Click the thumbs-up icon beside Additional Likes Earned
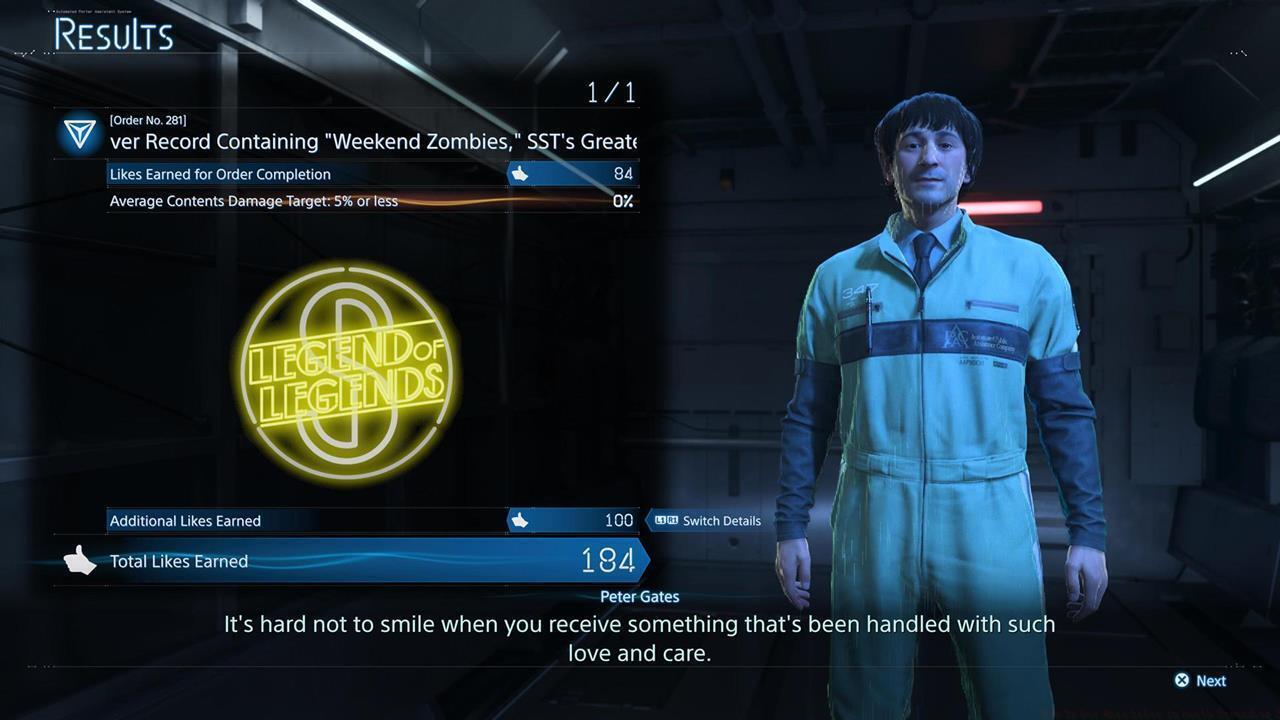Viewport: 1280px width, 720px height. coord(519,520)
